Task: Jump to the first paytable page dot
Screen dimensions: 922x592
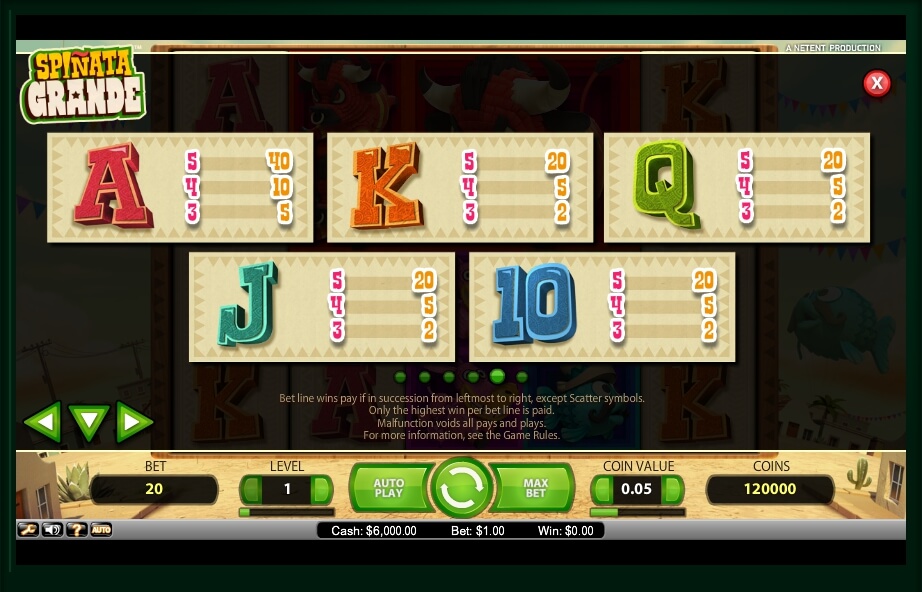Action: click(401, 377)
